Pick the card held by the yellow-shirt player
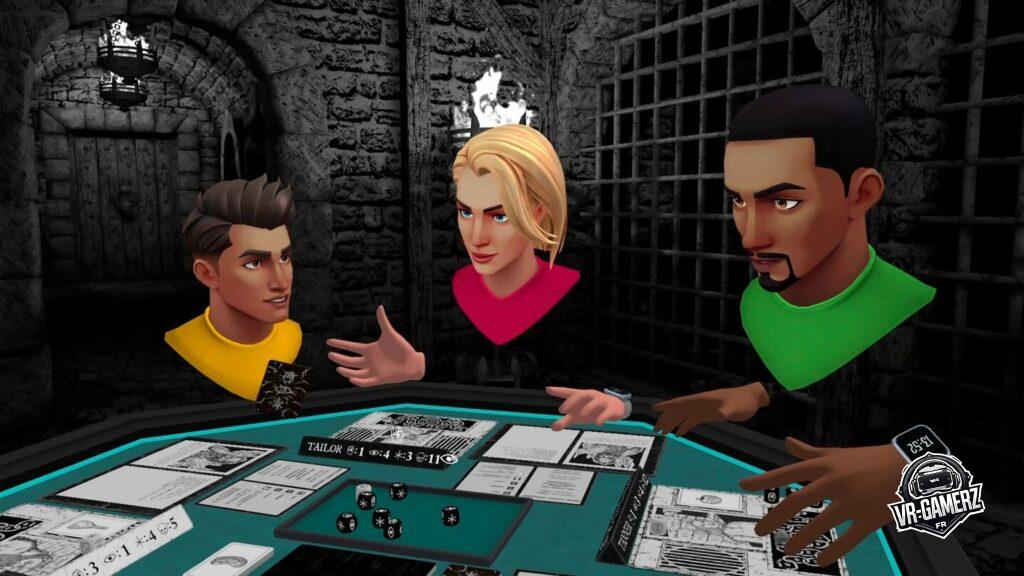 pos(281,388)
